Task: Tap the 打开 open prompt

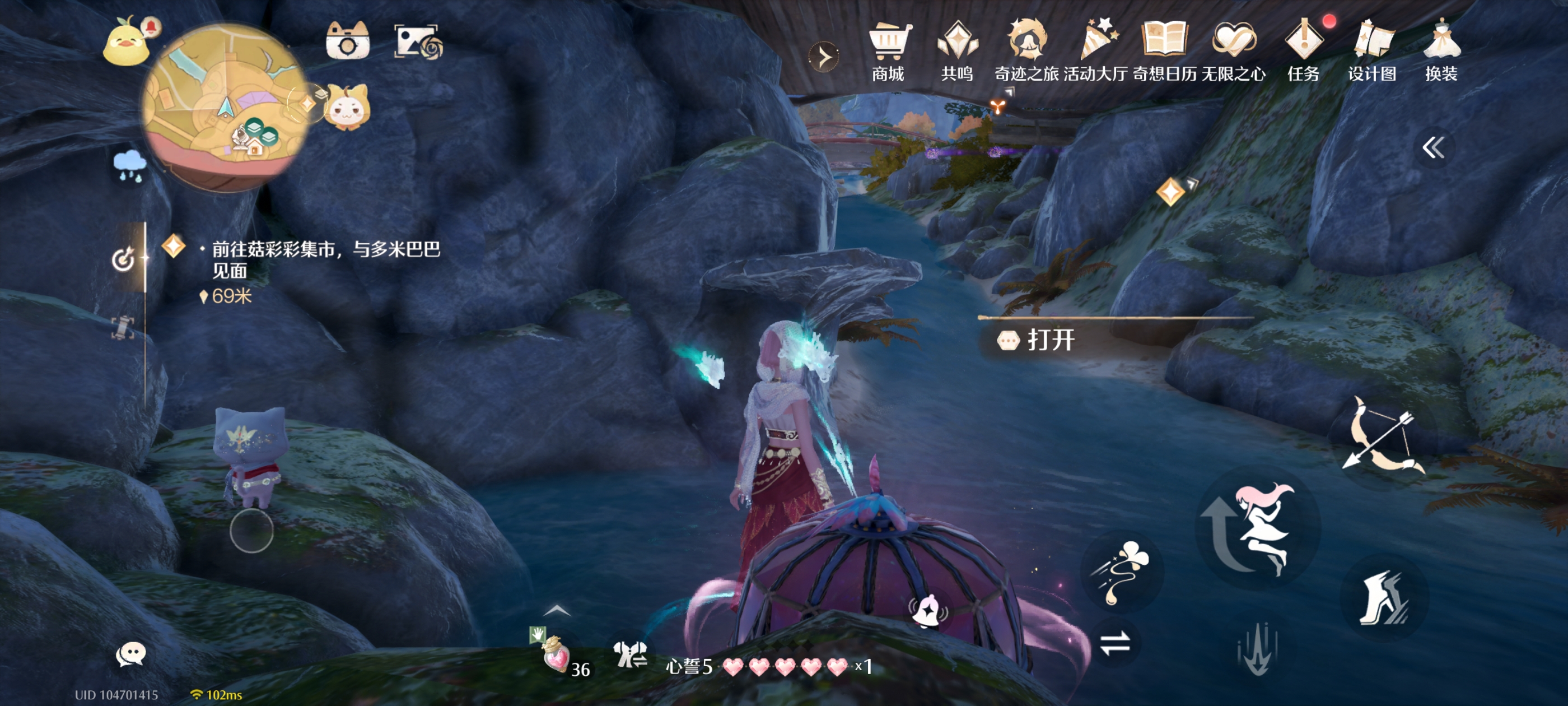Action: click(1050, 340)
